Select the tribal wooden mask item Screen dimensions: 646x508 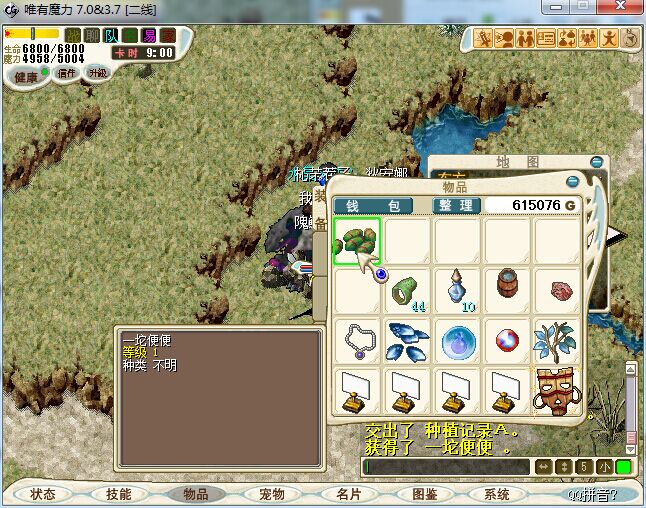tap(557, 391)
